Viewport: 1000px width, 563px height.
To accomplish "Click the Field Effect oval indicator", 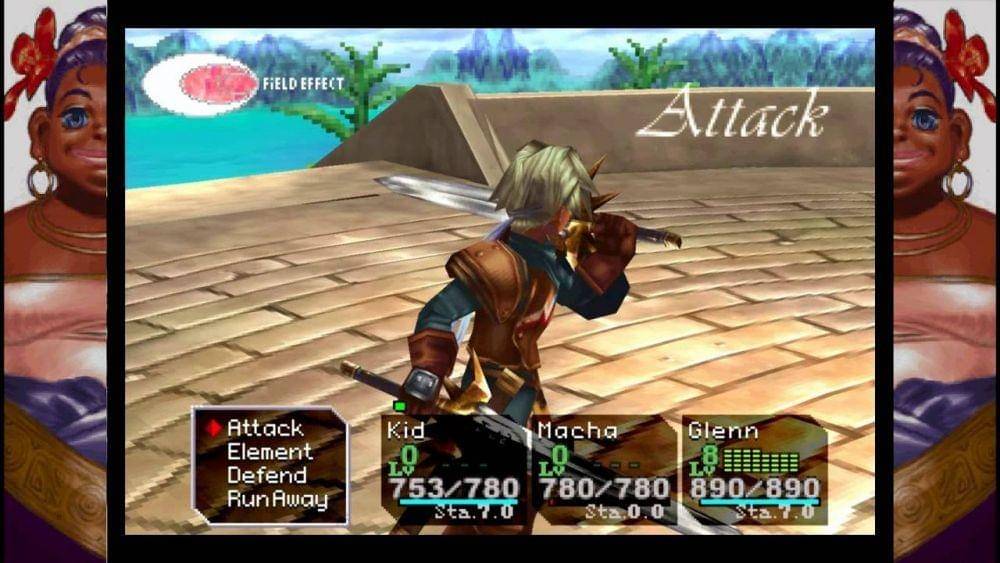I will pyautogui.click(x=200, y=84).
